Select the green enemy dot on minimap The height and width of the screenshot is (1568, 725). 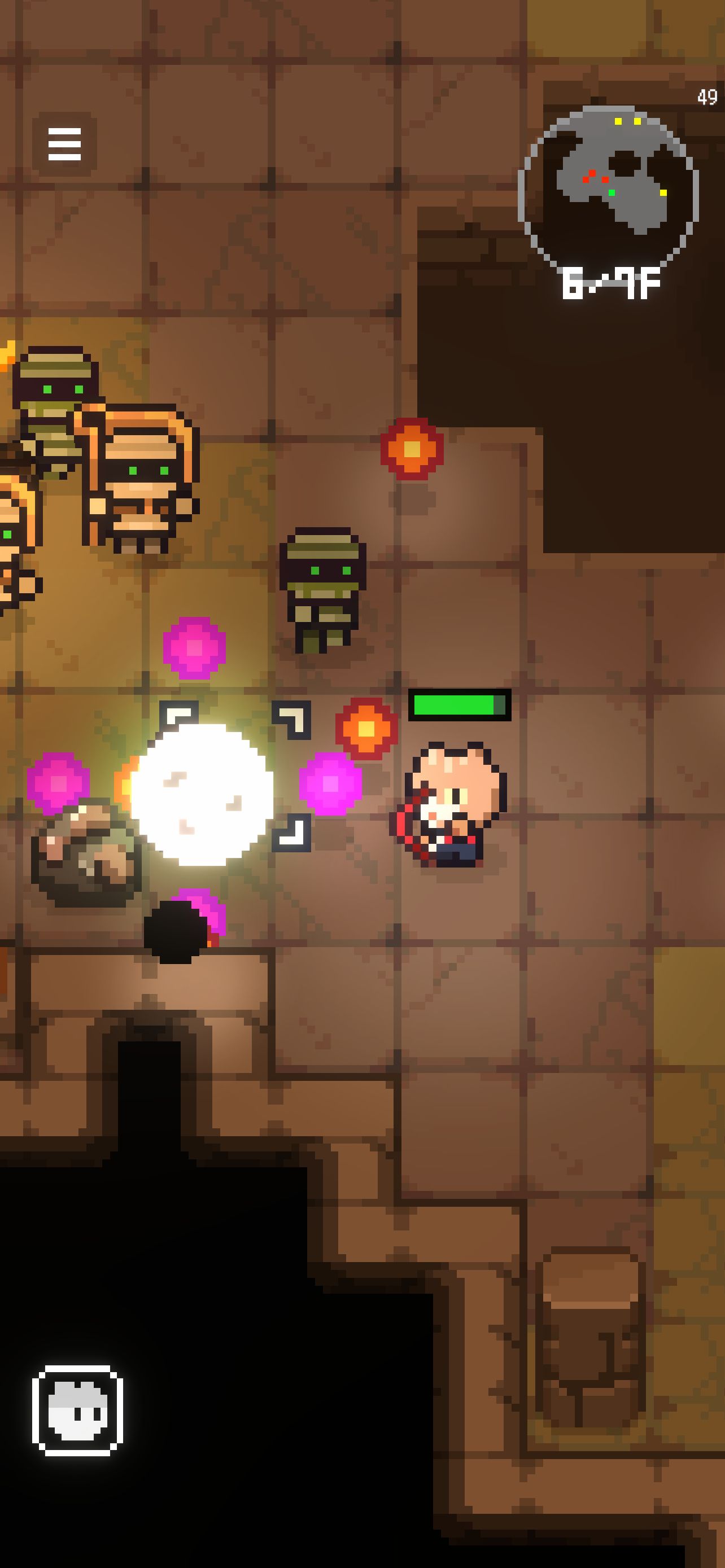click(x=612, y=192)
